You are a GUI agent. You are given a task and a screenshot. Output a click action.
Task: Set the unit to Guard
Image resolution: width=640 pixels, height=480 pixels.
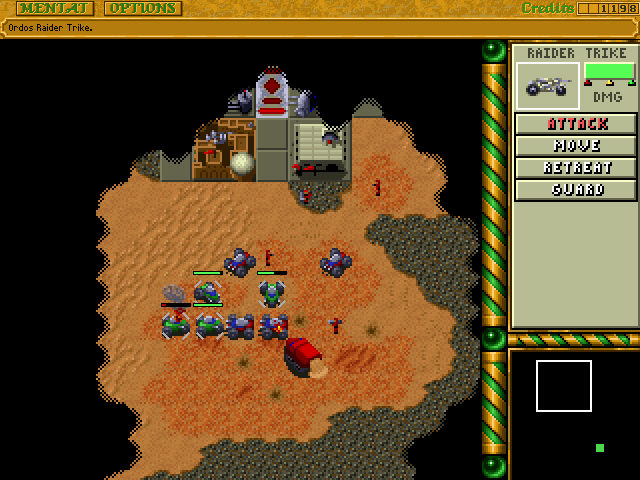coord(576,190)
